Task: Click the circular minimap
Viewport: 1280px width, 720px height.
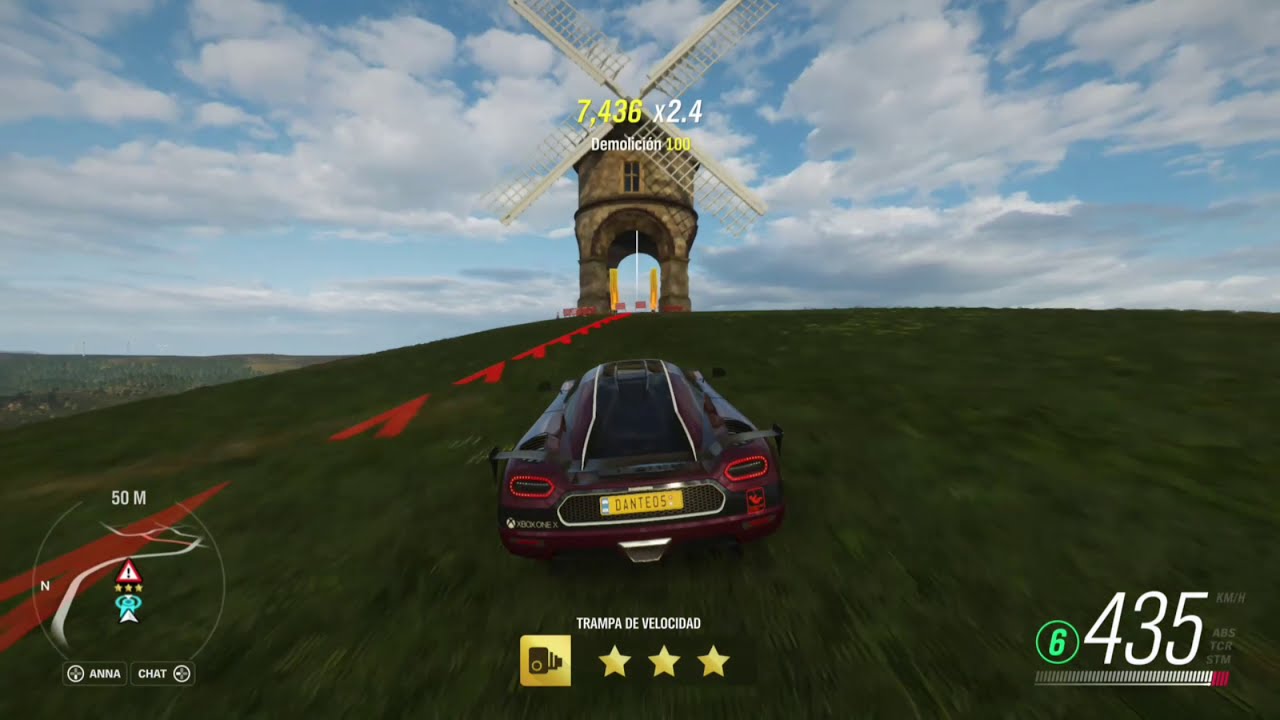Action: [128, 580]
